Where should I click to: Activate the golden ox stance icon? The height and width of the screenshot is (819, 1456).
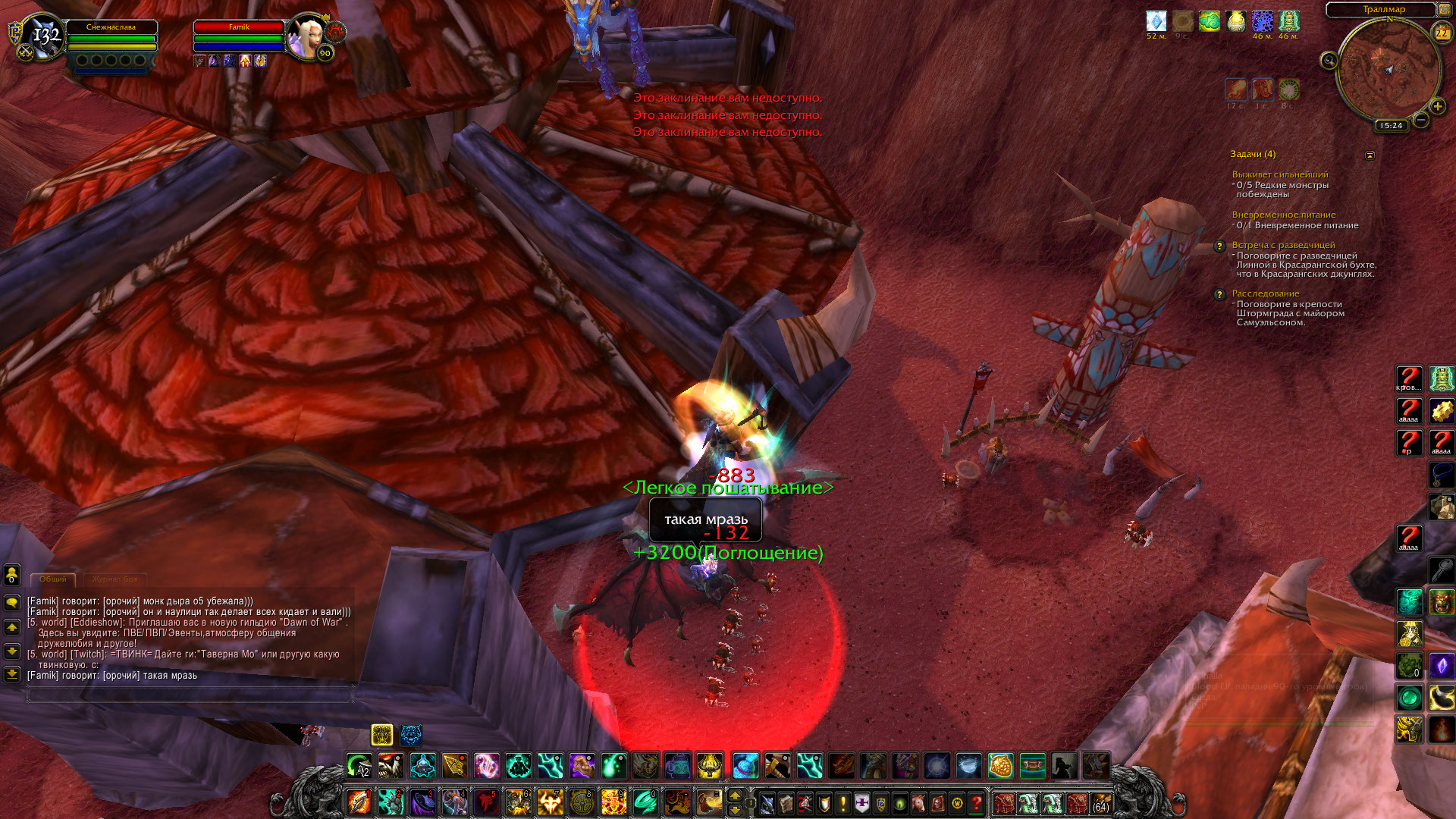(382, 734)
